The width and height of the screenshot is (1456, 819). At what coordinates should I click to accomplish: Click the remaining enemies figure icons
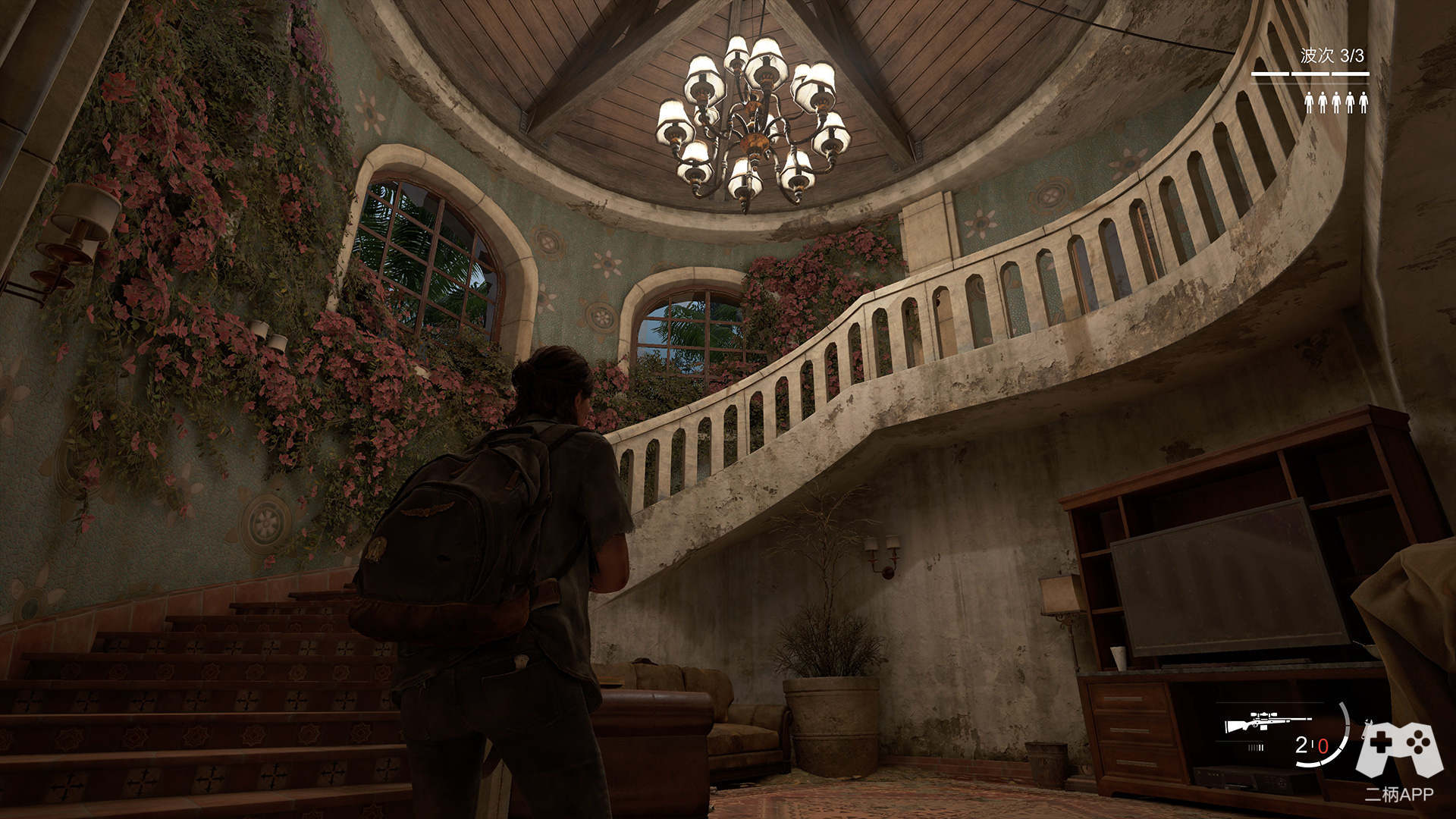1335,102
